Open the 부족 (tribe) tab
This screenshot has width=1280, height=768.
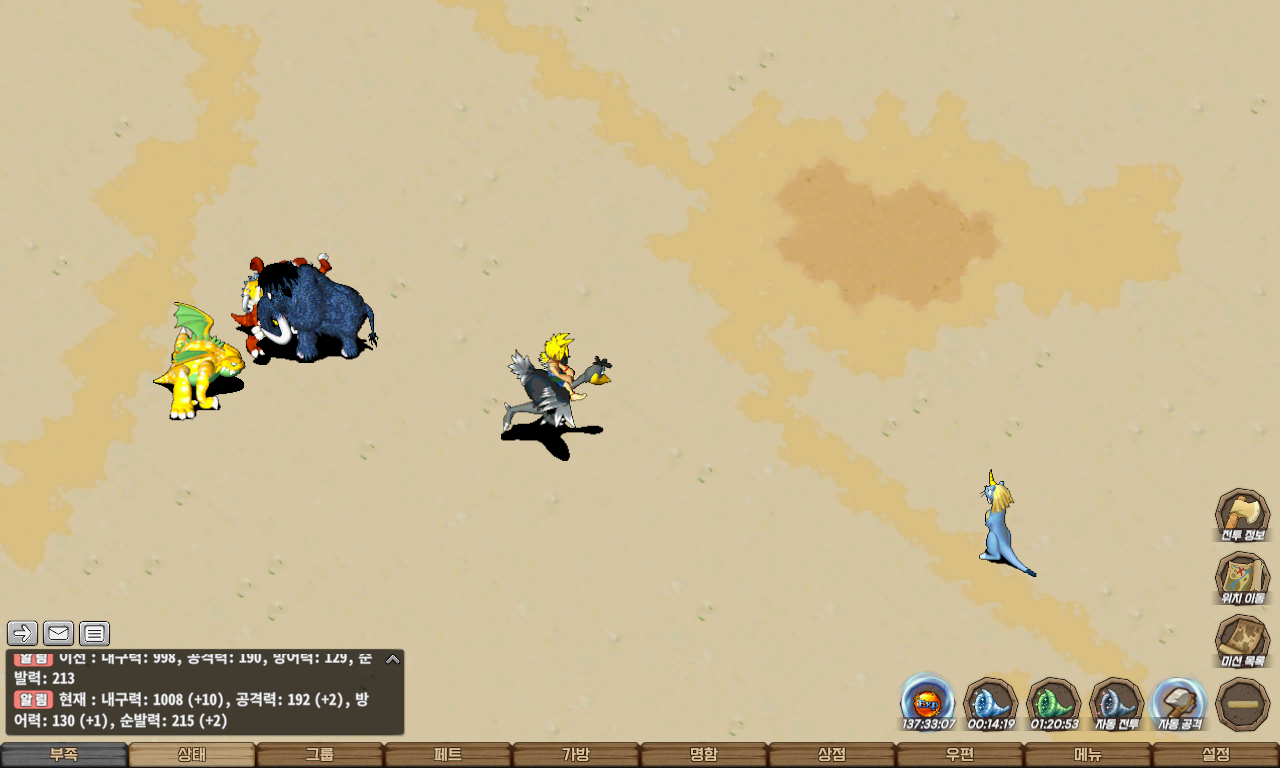click(64, 755)
